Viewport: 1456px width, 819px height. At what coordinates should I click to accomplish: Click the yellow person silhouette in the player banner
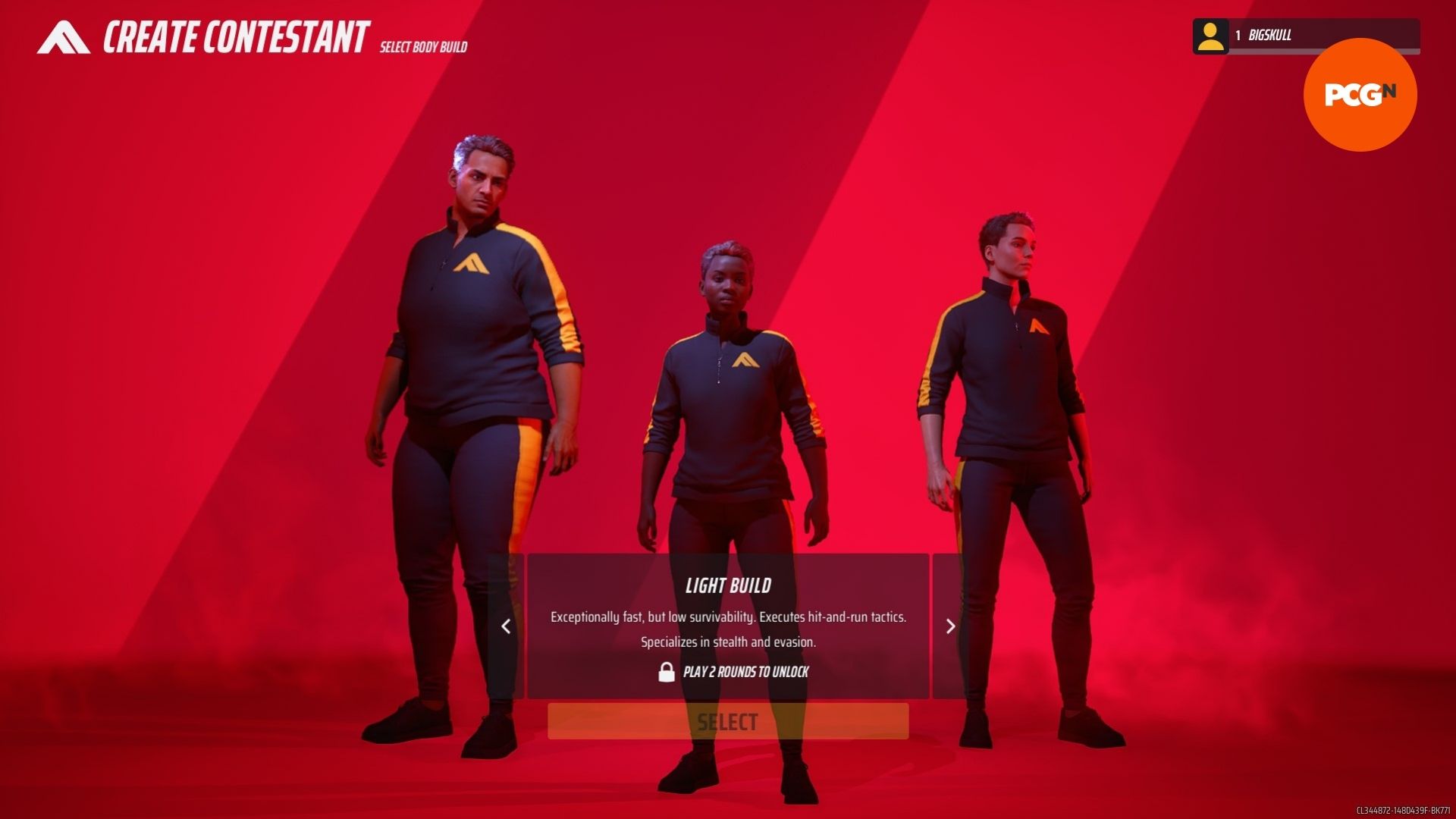coord(1212,36)
